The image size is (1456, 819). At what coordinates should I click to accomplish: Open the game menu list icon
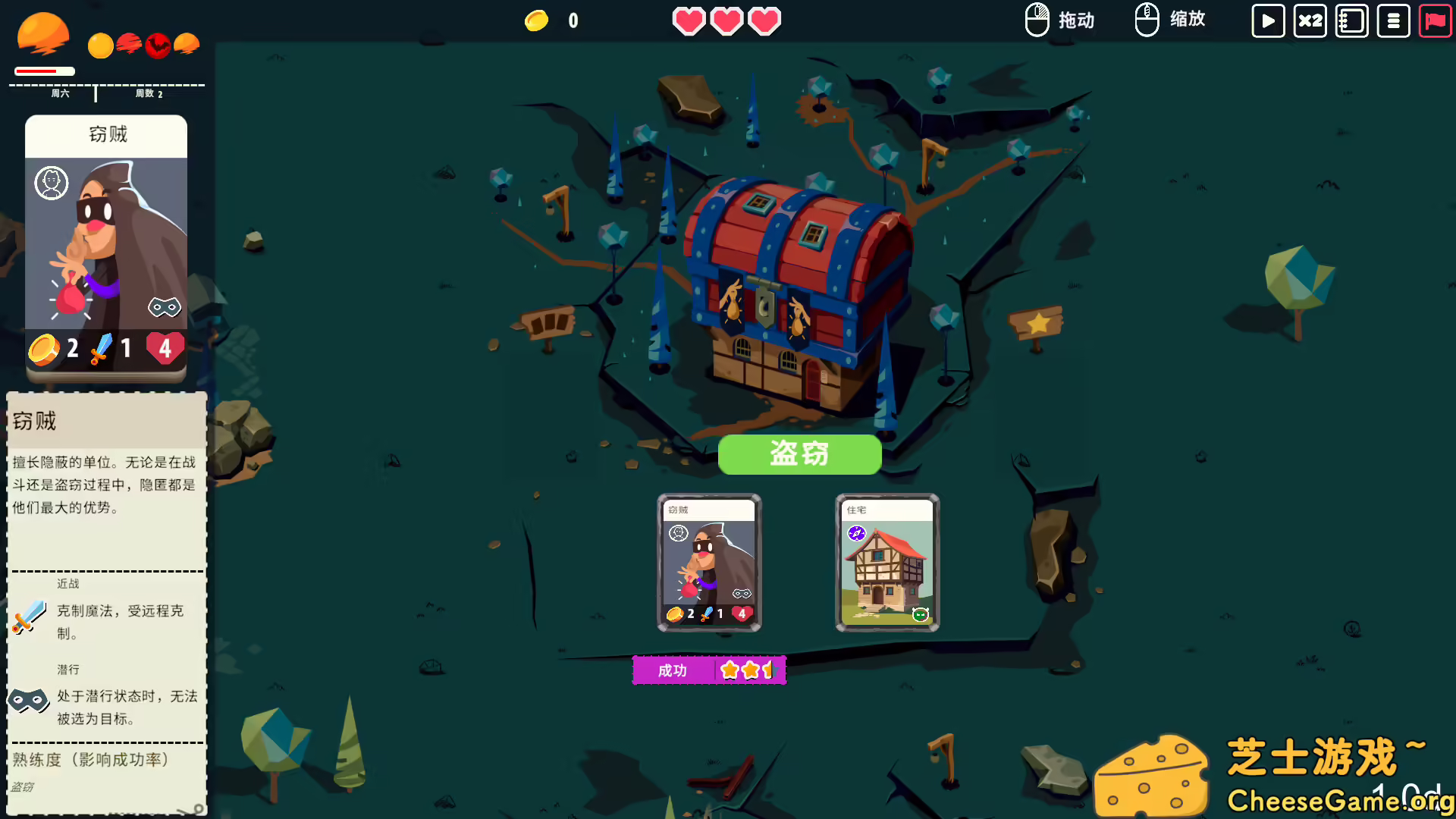pos(1394,21)
